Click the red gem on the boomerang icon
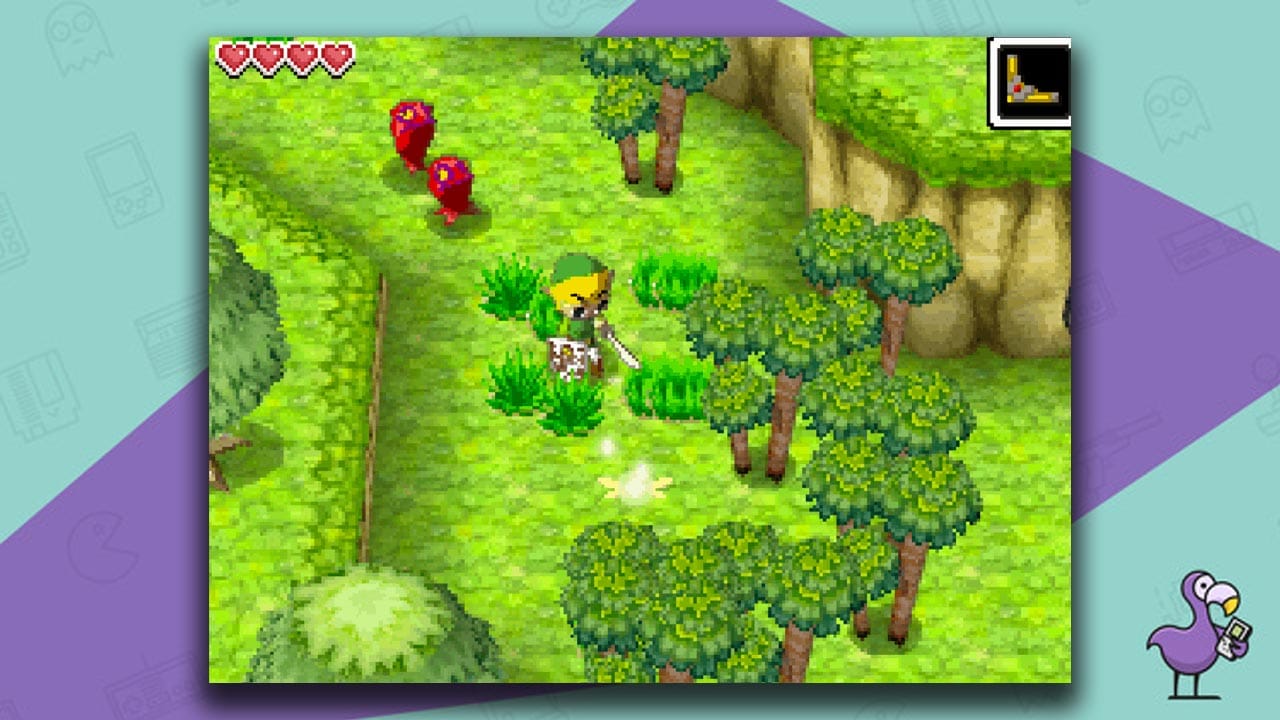Image resolution: width=1280 pixels, height=720 pixels. [x=1017, y=88]
